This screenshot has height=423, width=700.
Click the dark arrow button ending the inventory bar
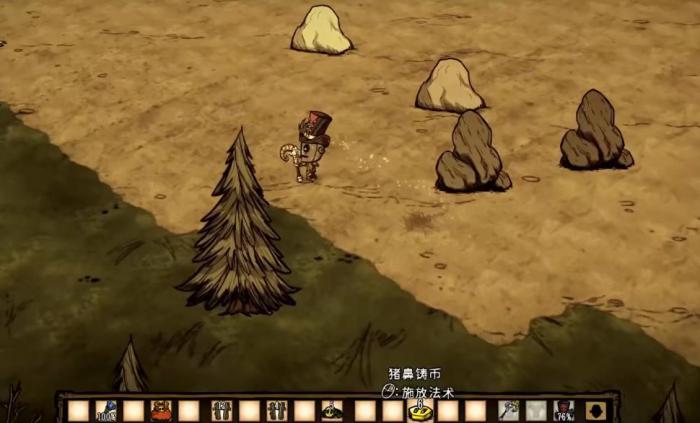[596, 410]
